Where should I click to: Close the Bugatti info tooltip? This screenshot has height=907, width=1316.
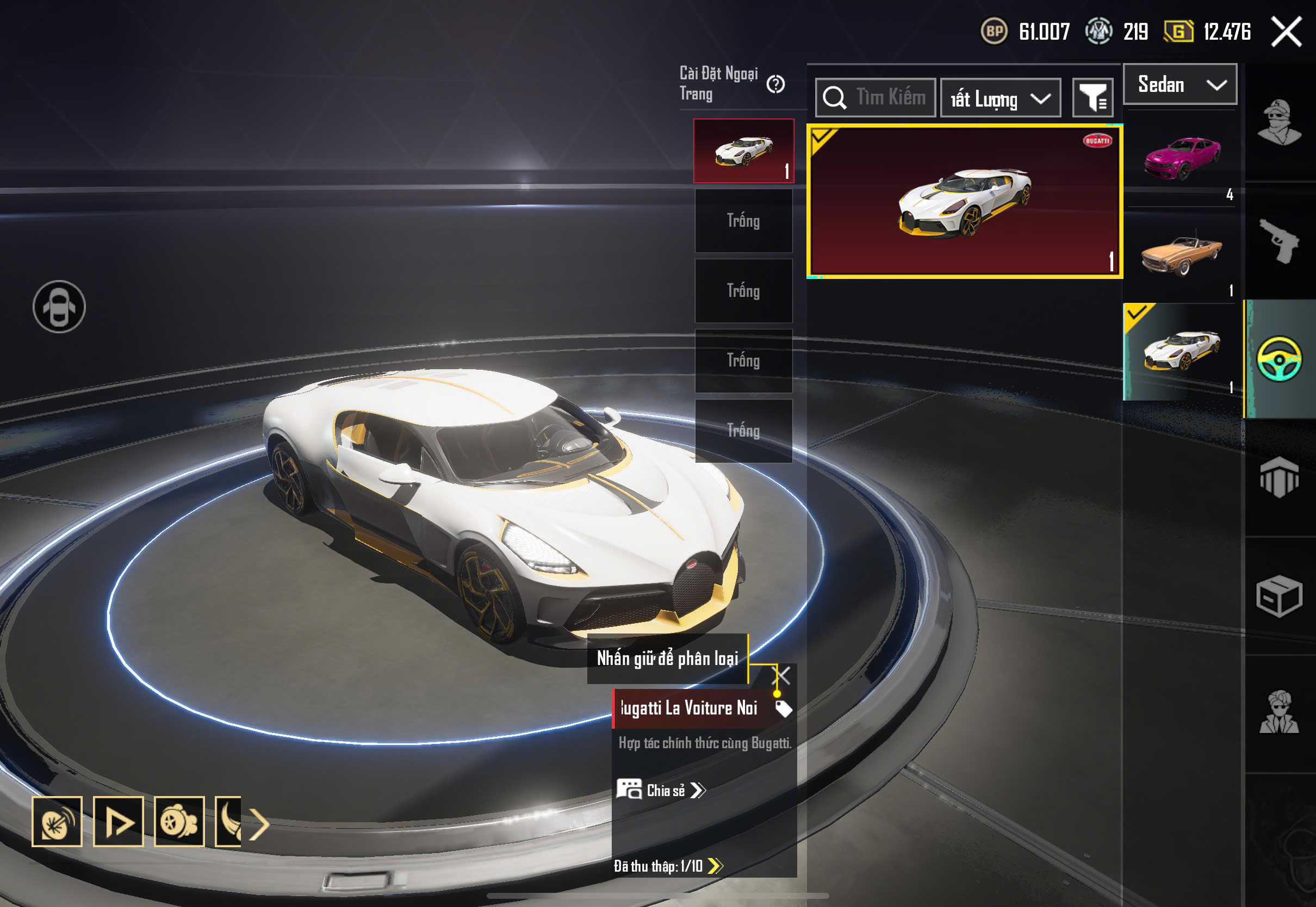point(781,676)
